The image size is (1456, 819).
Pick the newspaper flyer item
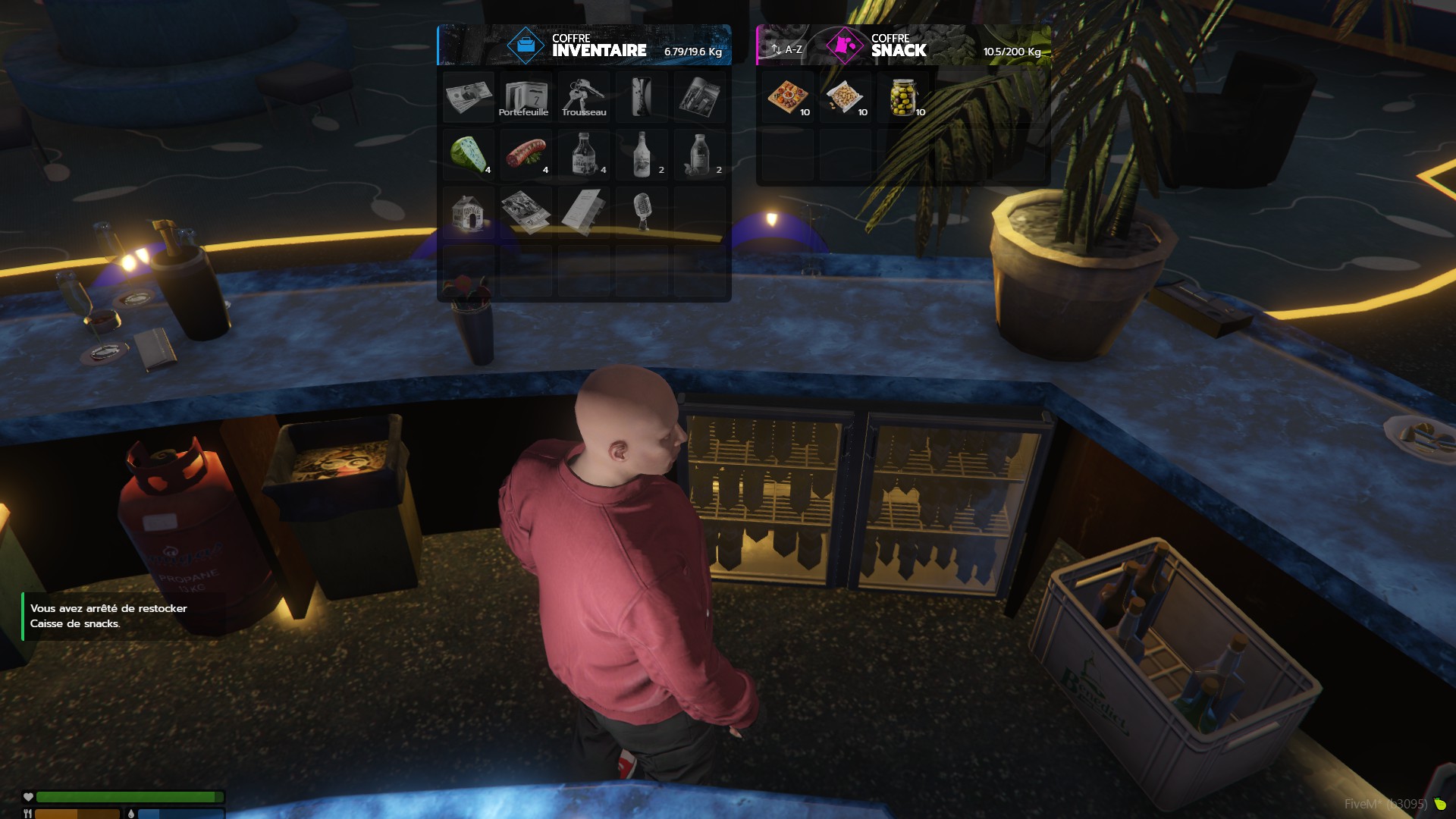[x=526, y=212]
